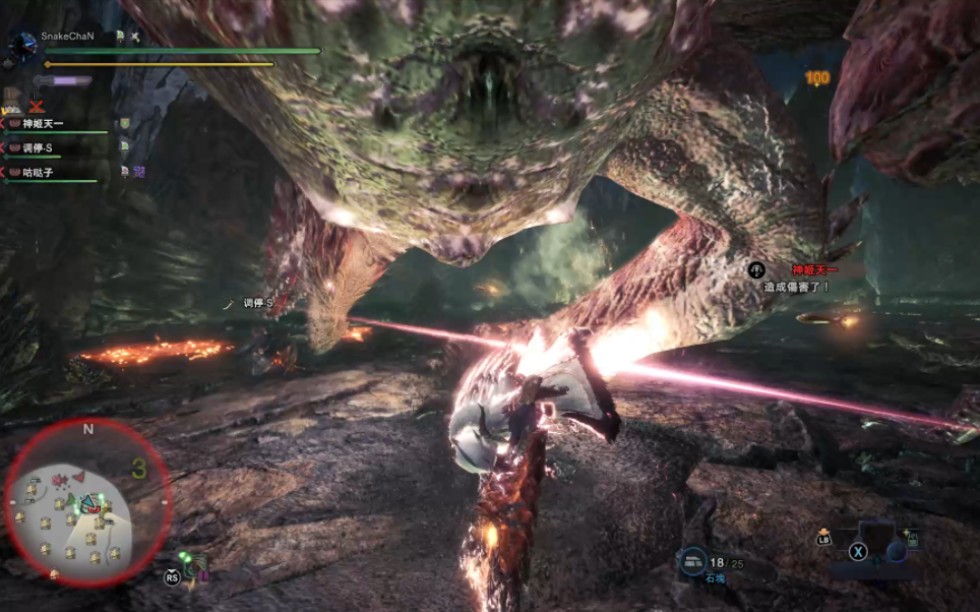Screen dimensions: 980x612
Task: Click the red X status icon
Action: coord(37,105)
